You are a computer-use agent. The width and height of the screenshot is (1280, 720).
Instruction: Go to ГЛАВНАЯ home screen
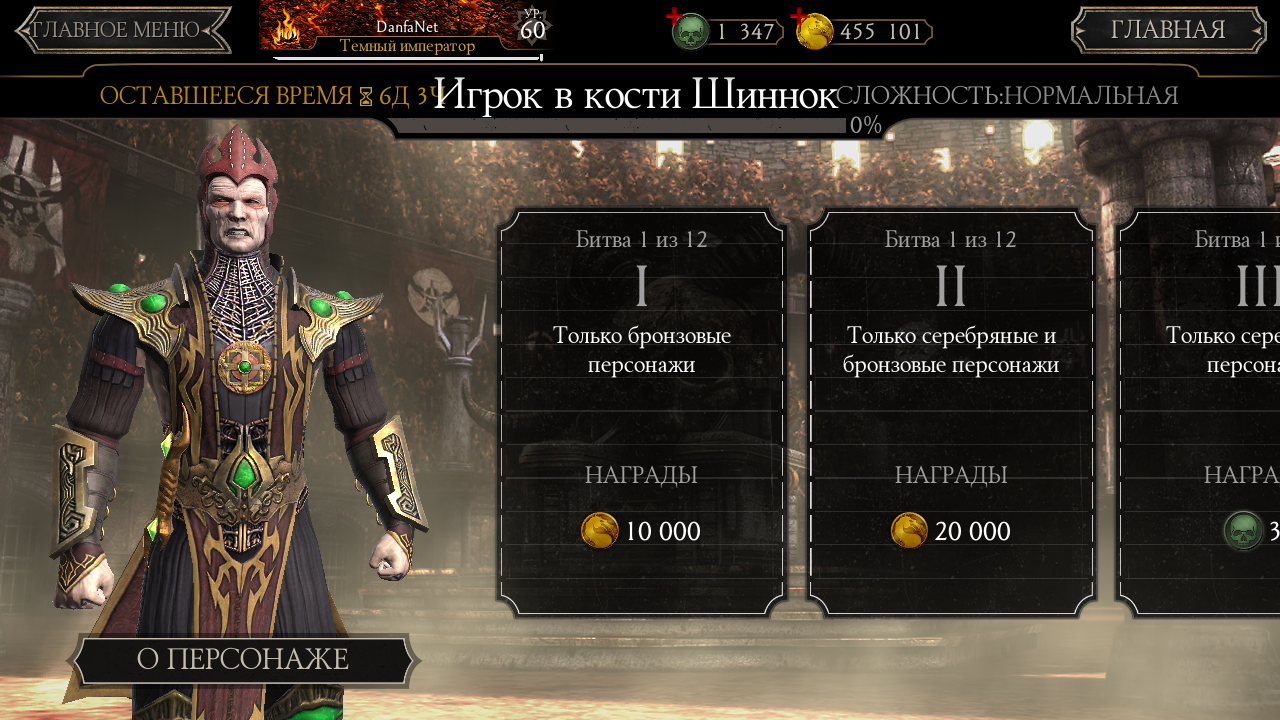1168,30
